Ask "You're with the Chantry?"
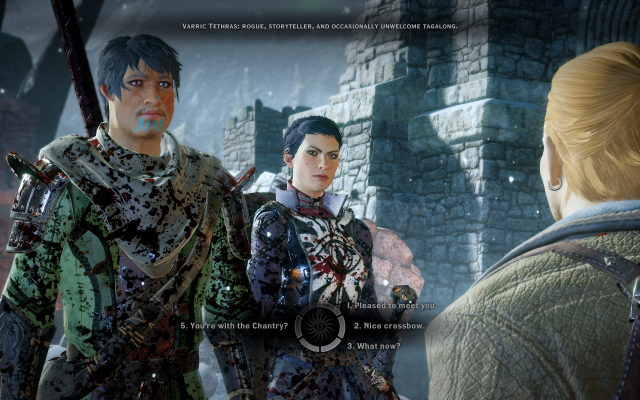The width and height of the screenshot is (640, 400). point(235,326)
